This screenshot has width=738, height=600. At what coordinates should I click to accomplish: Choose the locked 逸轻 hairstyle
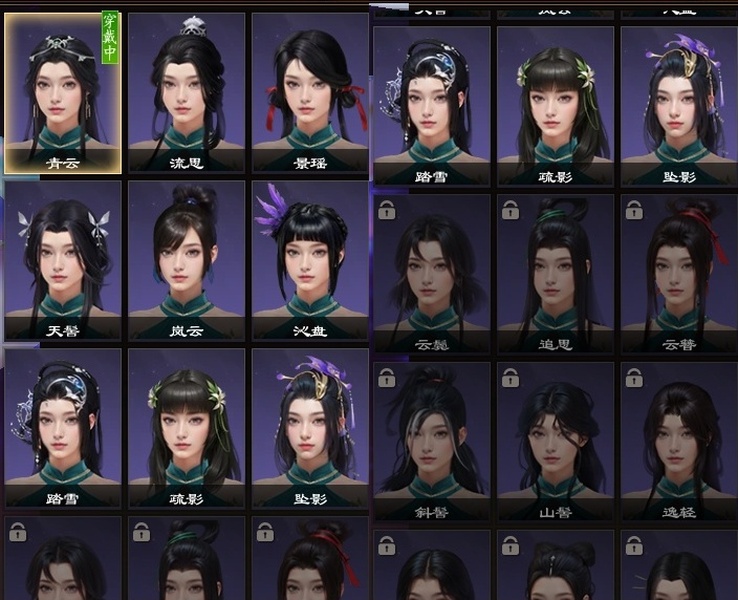680,440
